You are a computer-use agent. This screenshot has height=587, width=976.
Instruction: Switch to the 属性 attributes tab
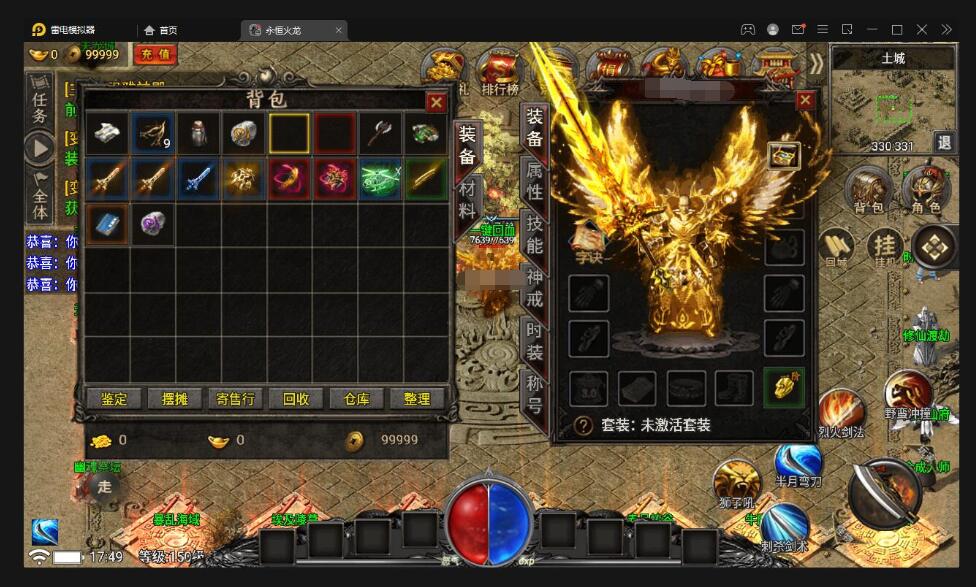(535, 179)
